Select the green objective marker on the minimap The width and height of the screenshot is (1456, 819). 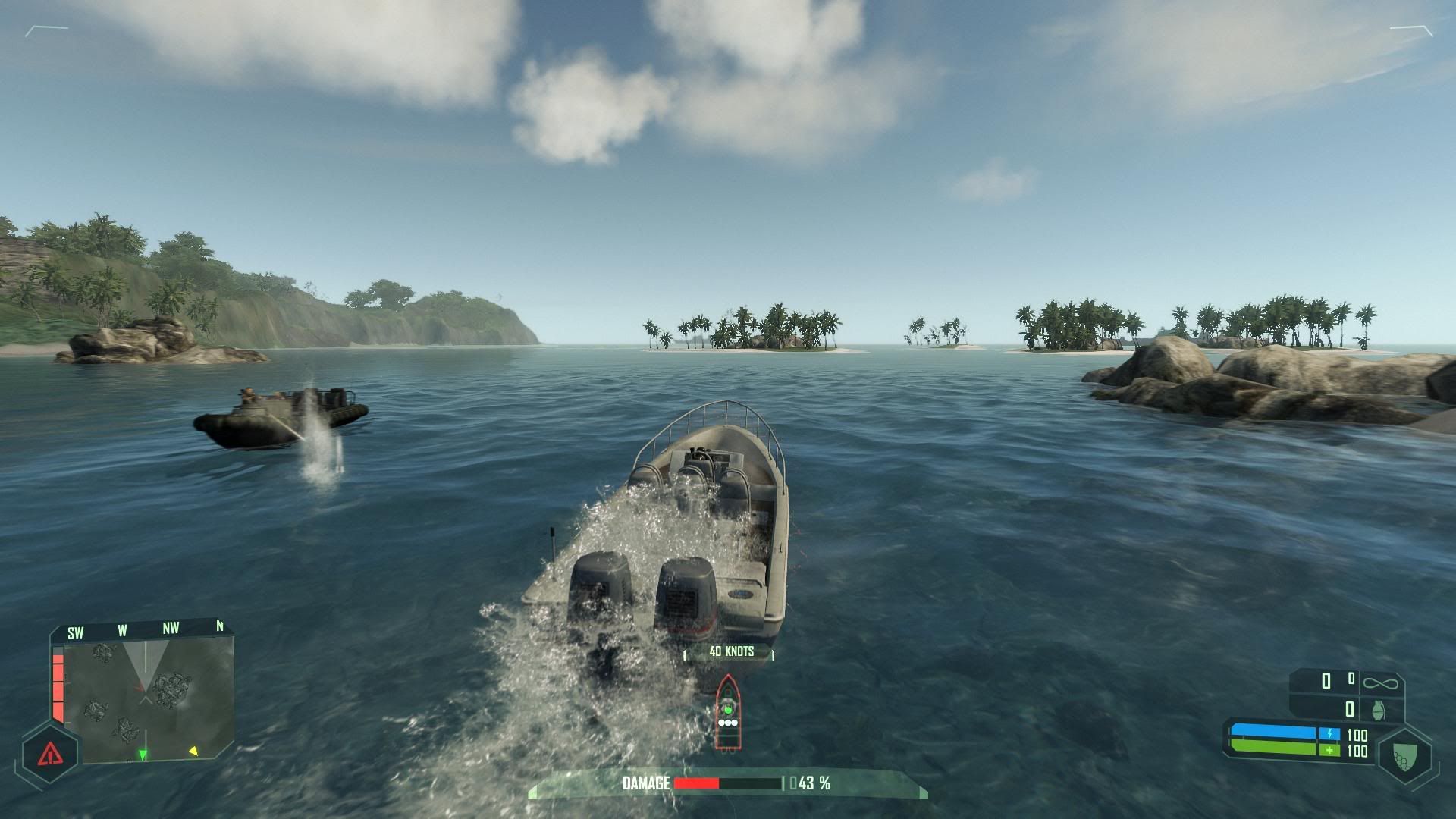(143, 755)
